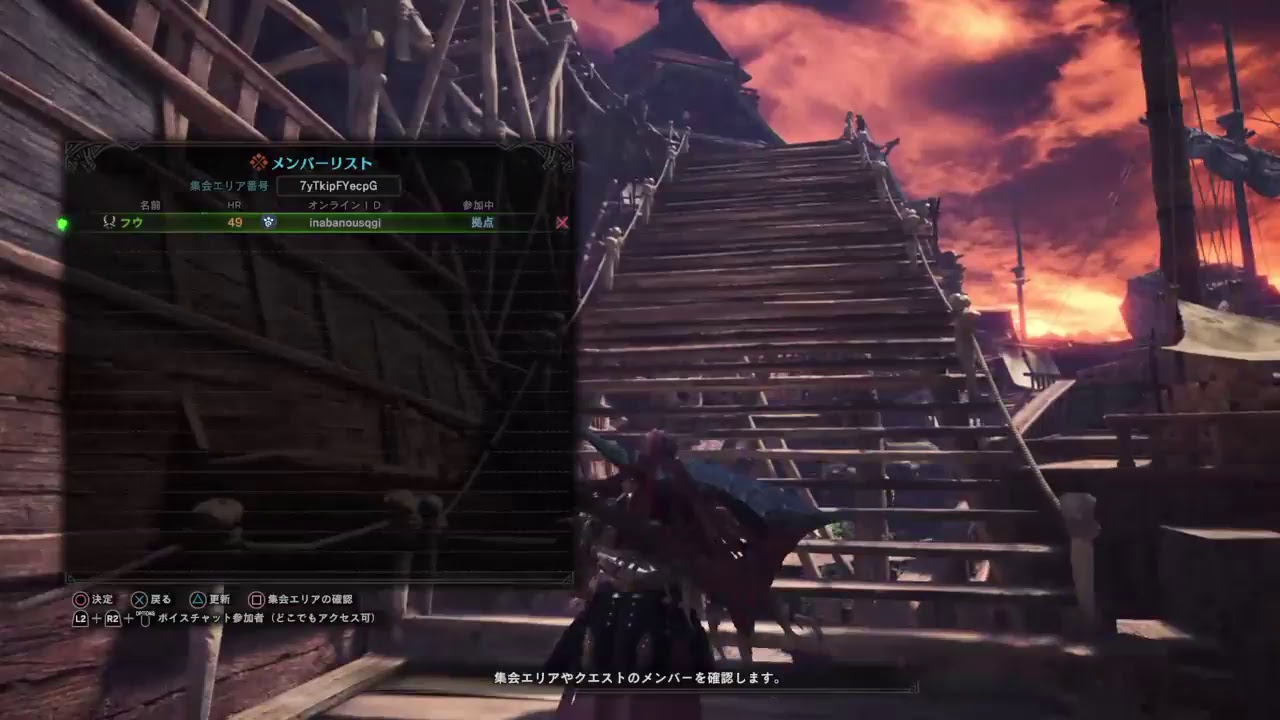Click the square icon beside 集会エリアの確認
This screenshot has height=720, width=1280.
(256, 599)
